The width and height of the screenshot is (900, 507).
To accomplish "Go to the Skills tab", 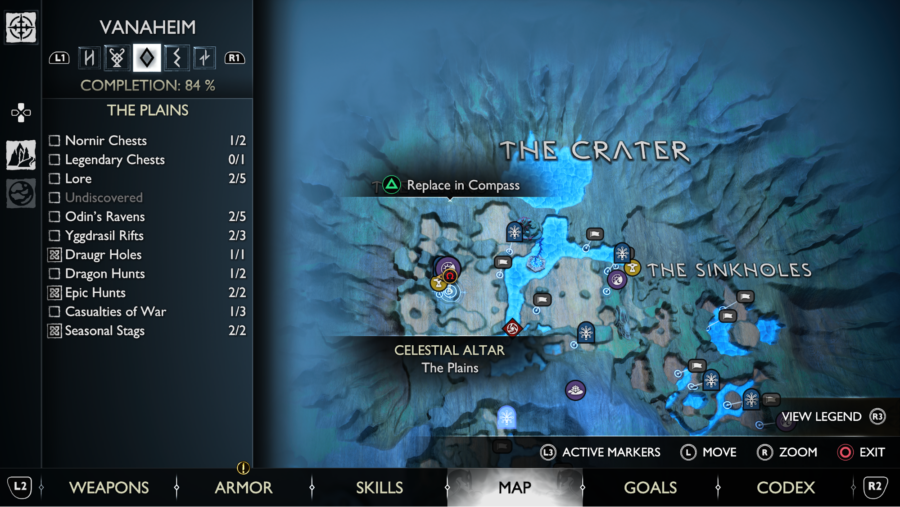I will click(379, 488).
